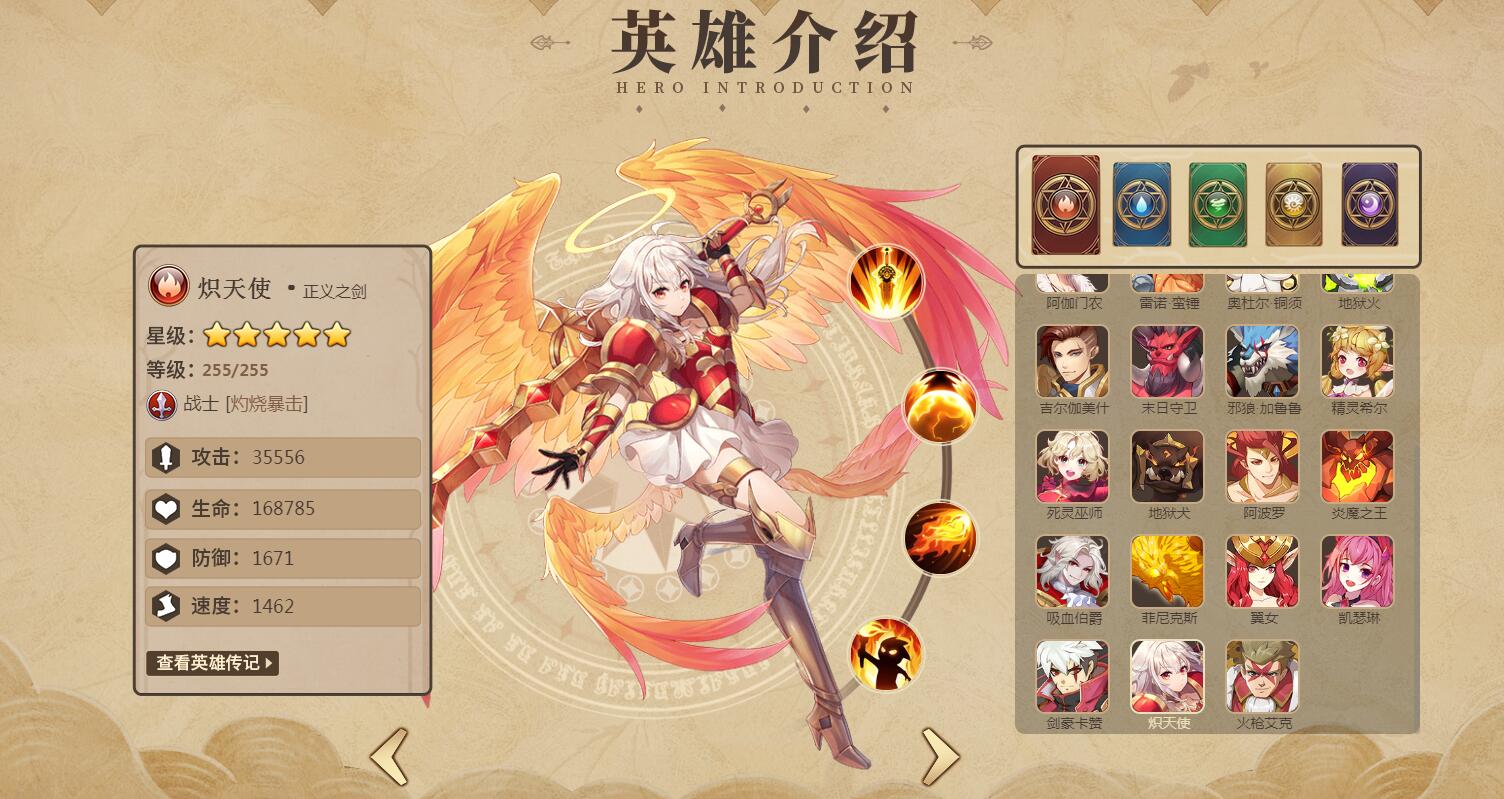
Task: Click the 查看英雄传记 hero biography button
Action: [x=211, y=664]
